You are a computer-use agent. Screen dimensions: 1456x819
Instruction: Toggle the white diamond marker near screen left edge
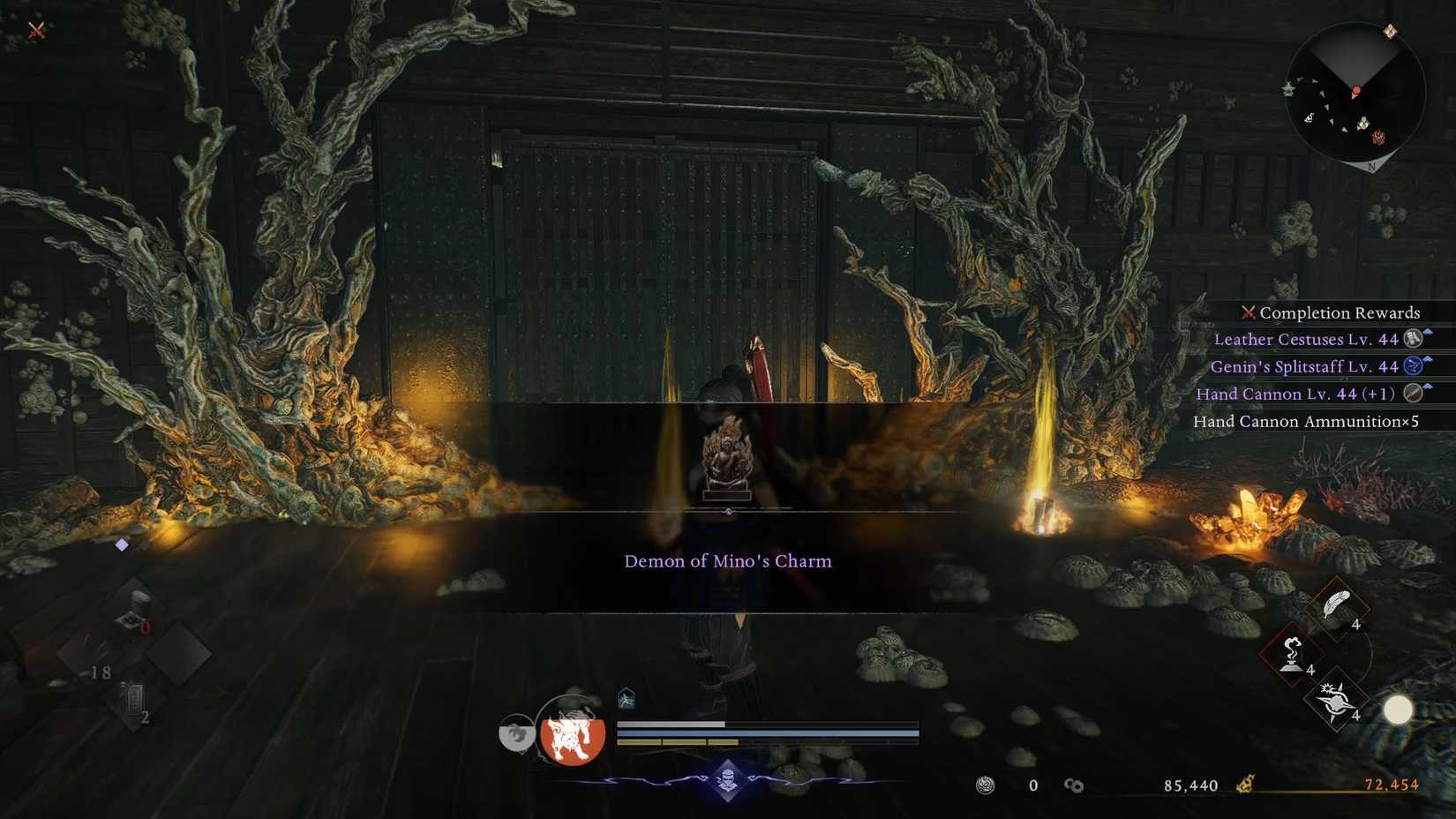click(120, 545)
